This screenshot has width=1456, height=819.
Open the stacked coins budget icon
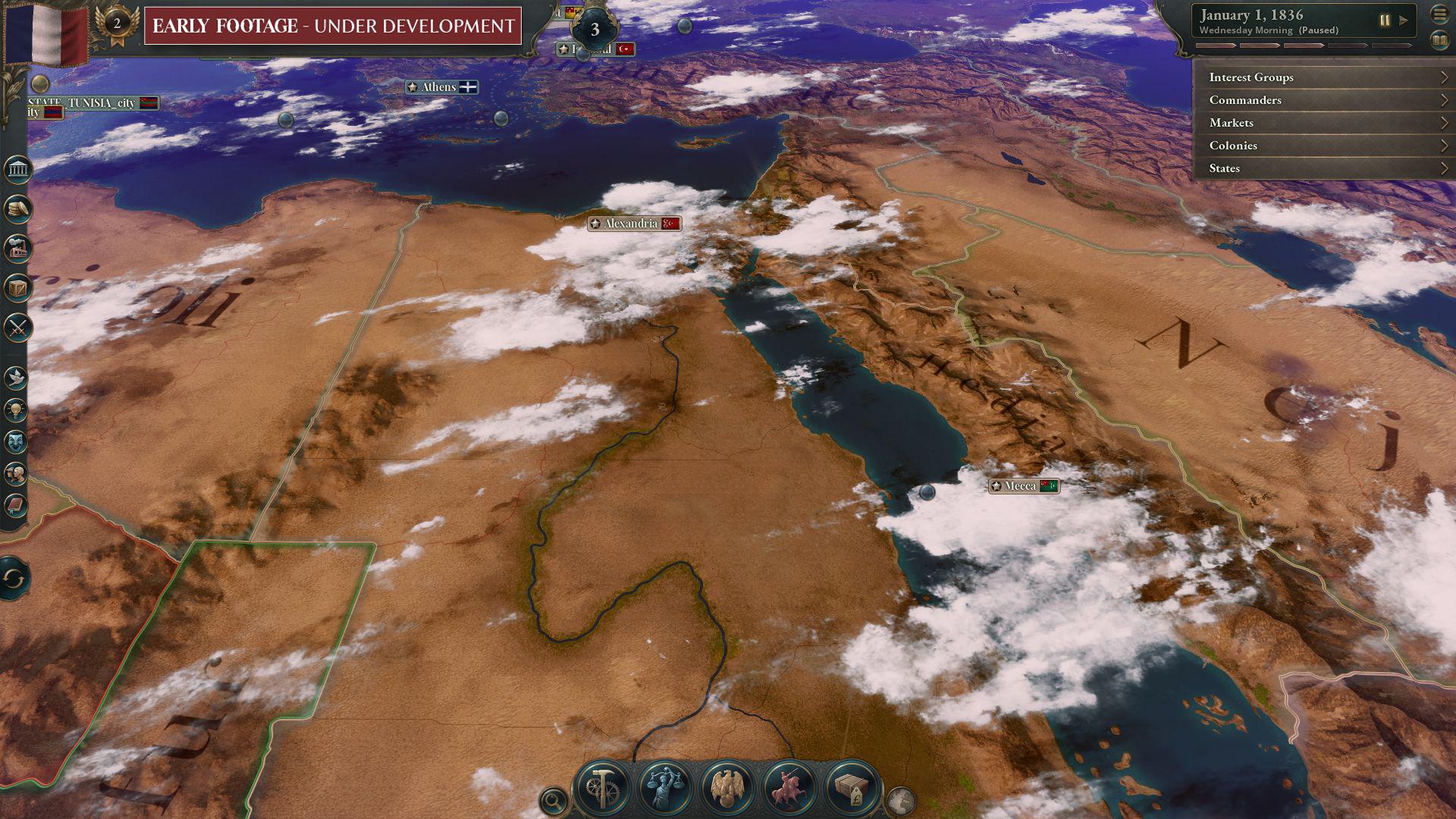coord(17,209)
